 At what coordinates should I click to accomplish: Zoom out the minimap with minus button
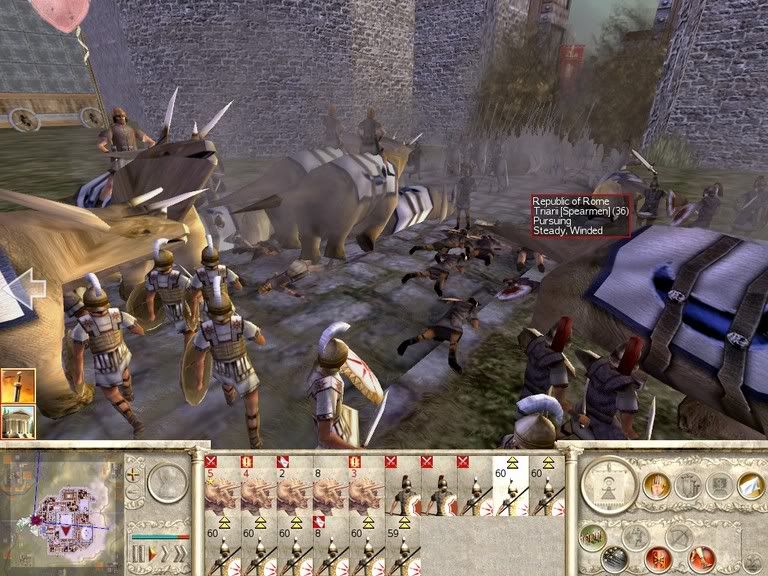(x=134, y=492)
